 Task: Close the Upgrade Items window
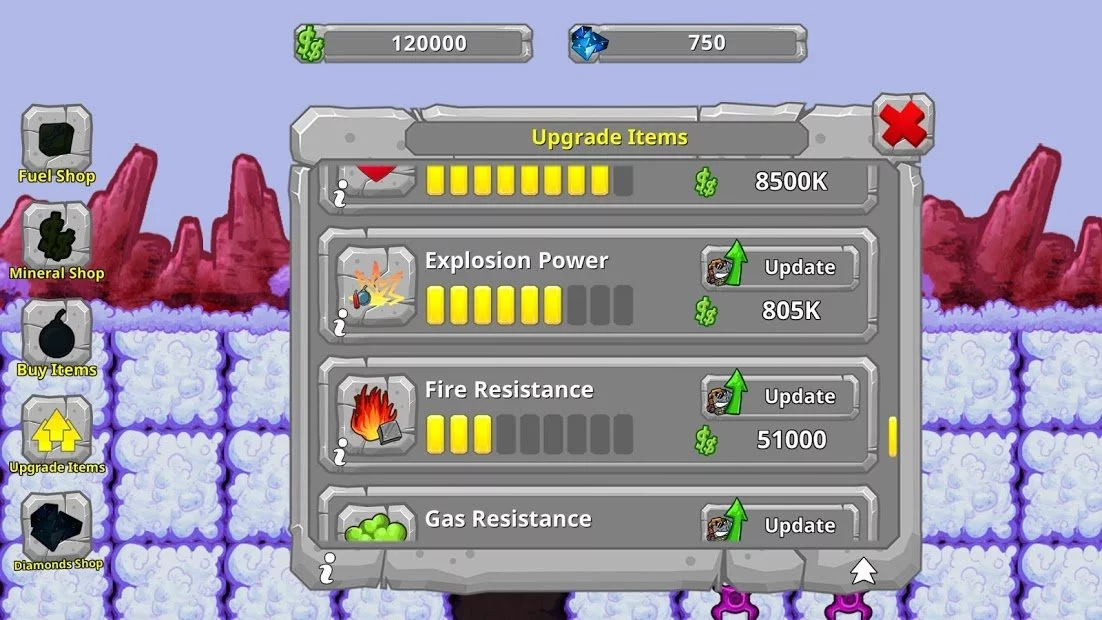click(903, 125)
